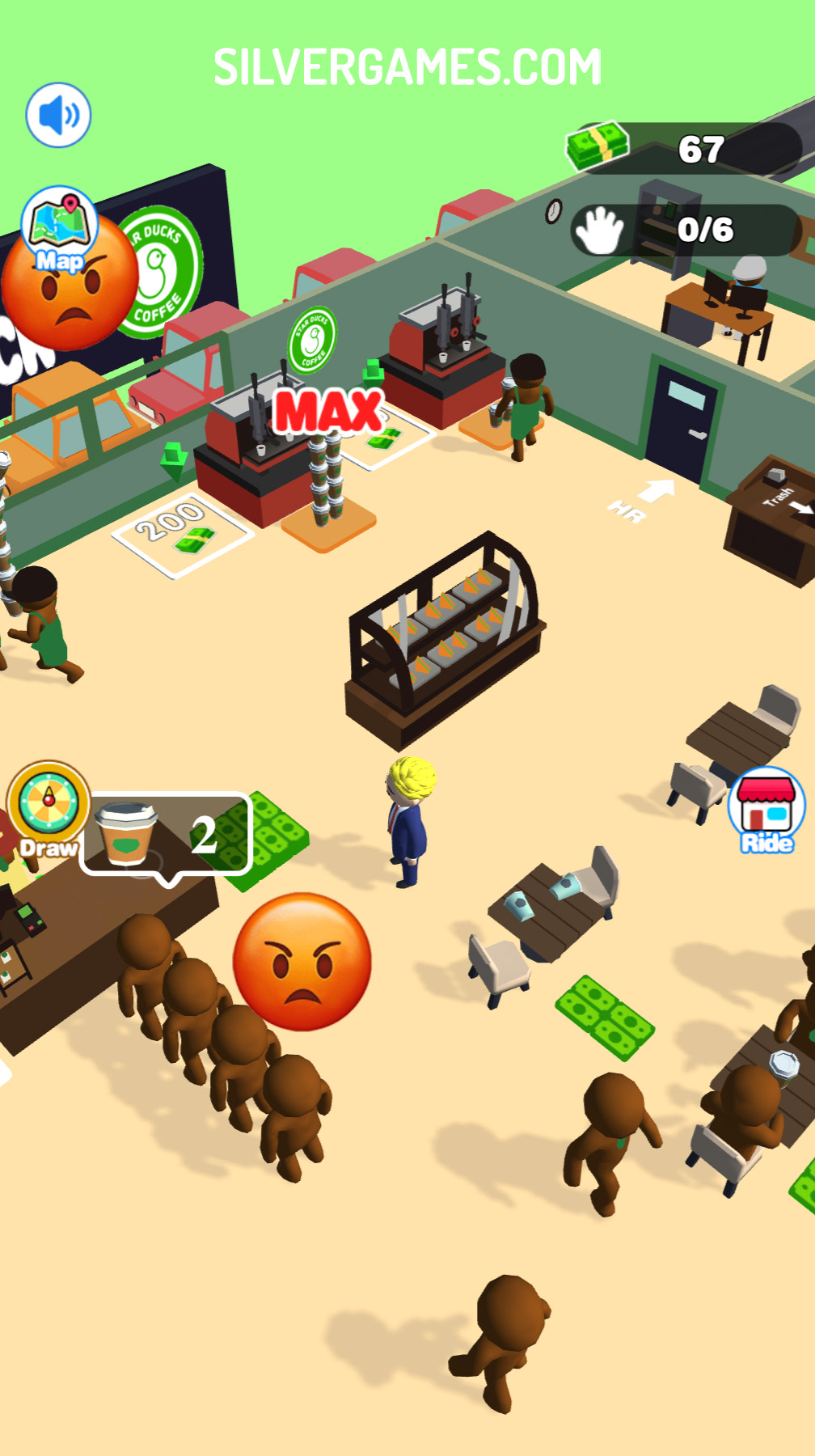Open the Draw prize wheel

(49, 806)
